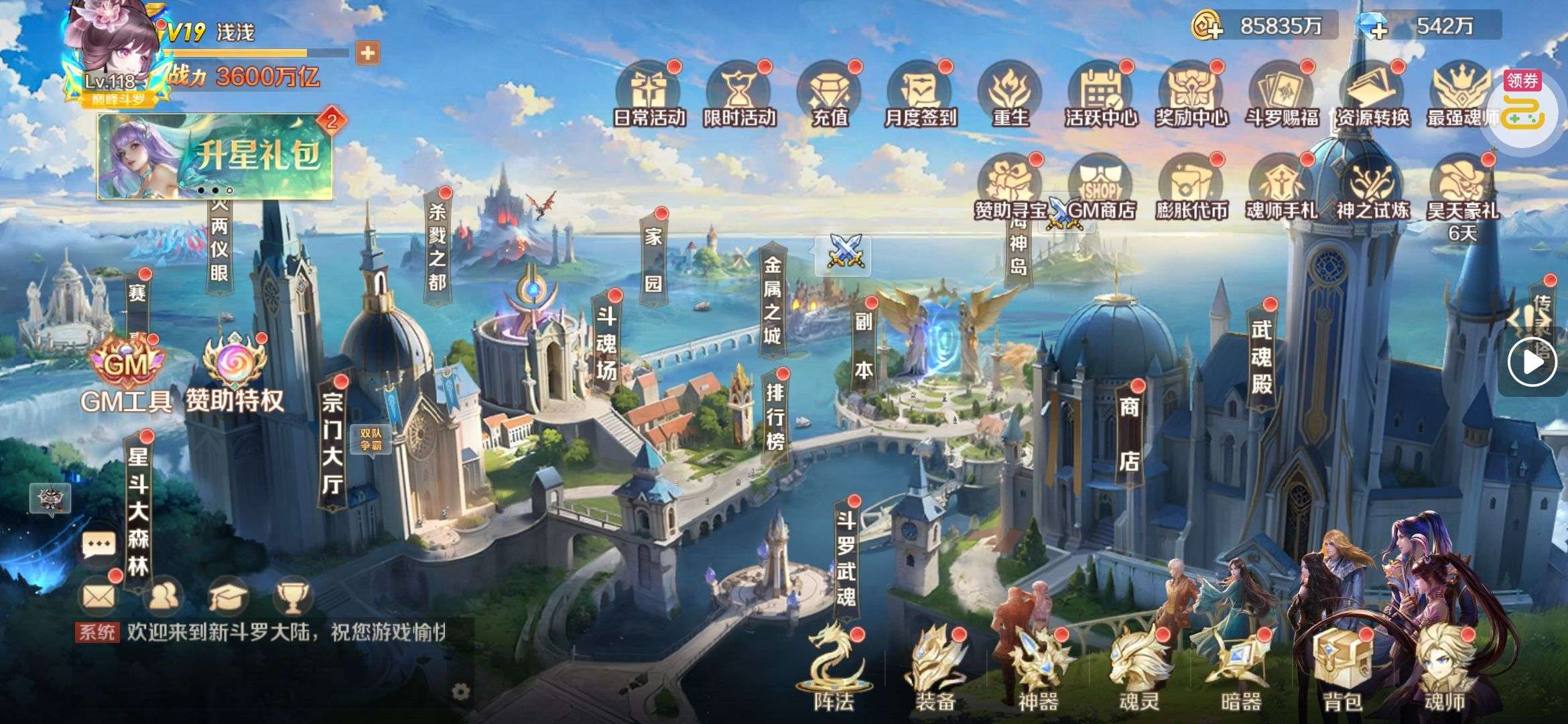Viewport: 1568px width, 724px height.
Task: Open the 装备 equipment menu
Action: [935, 670]
